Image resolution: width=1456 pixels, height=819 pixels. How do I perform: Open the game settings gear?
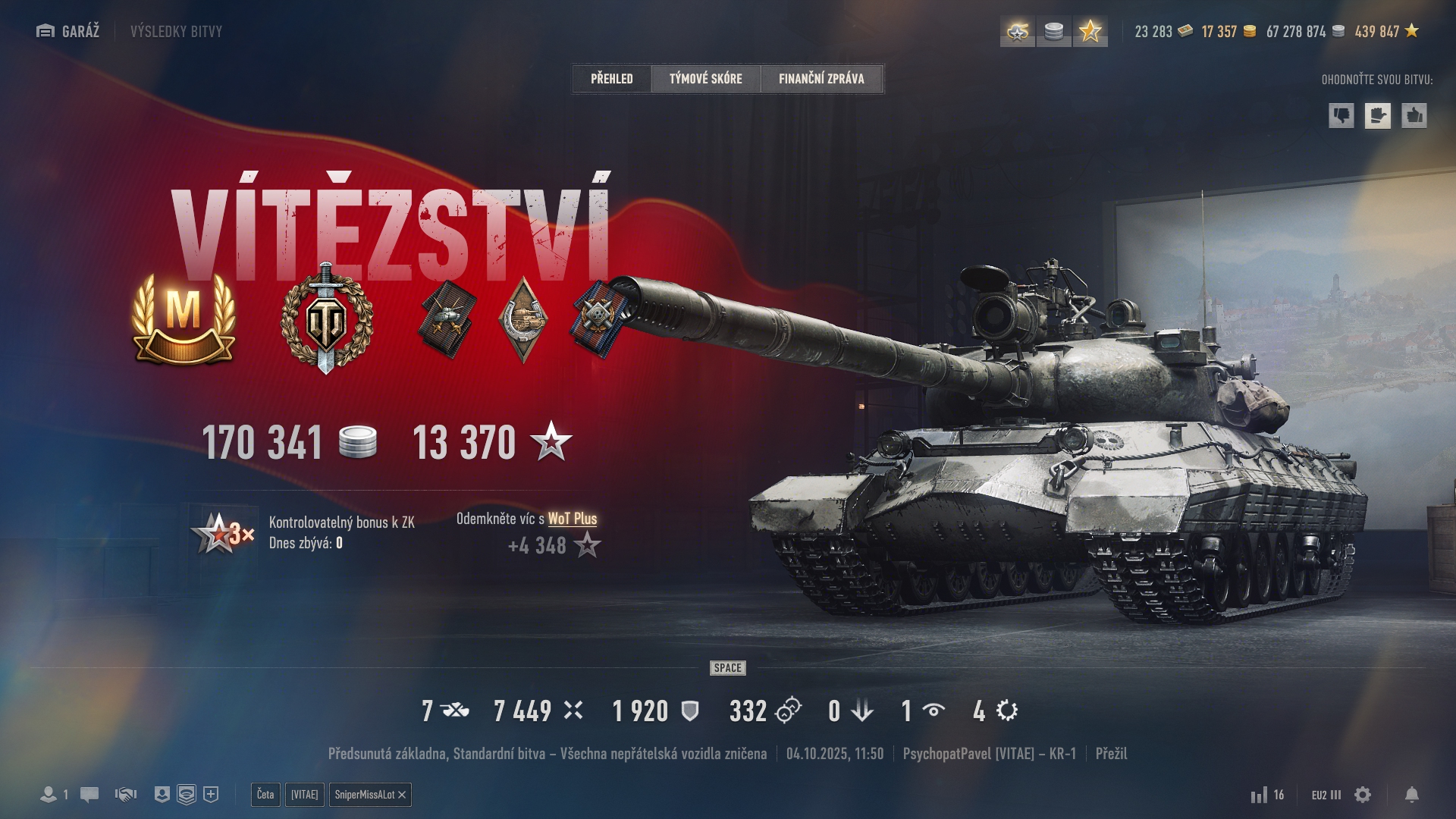(1363, 795)
